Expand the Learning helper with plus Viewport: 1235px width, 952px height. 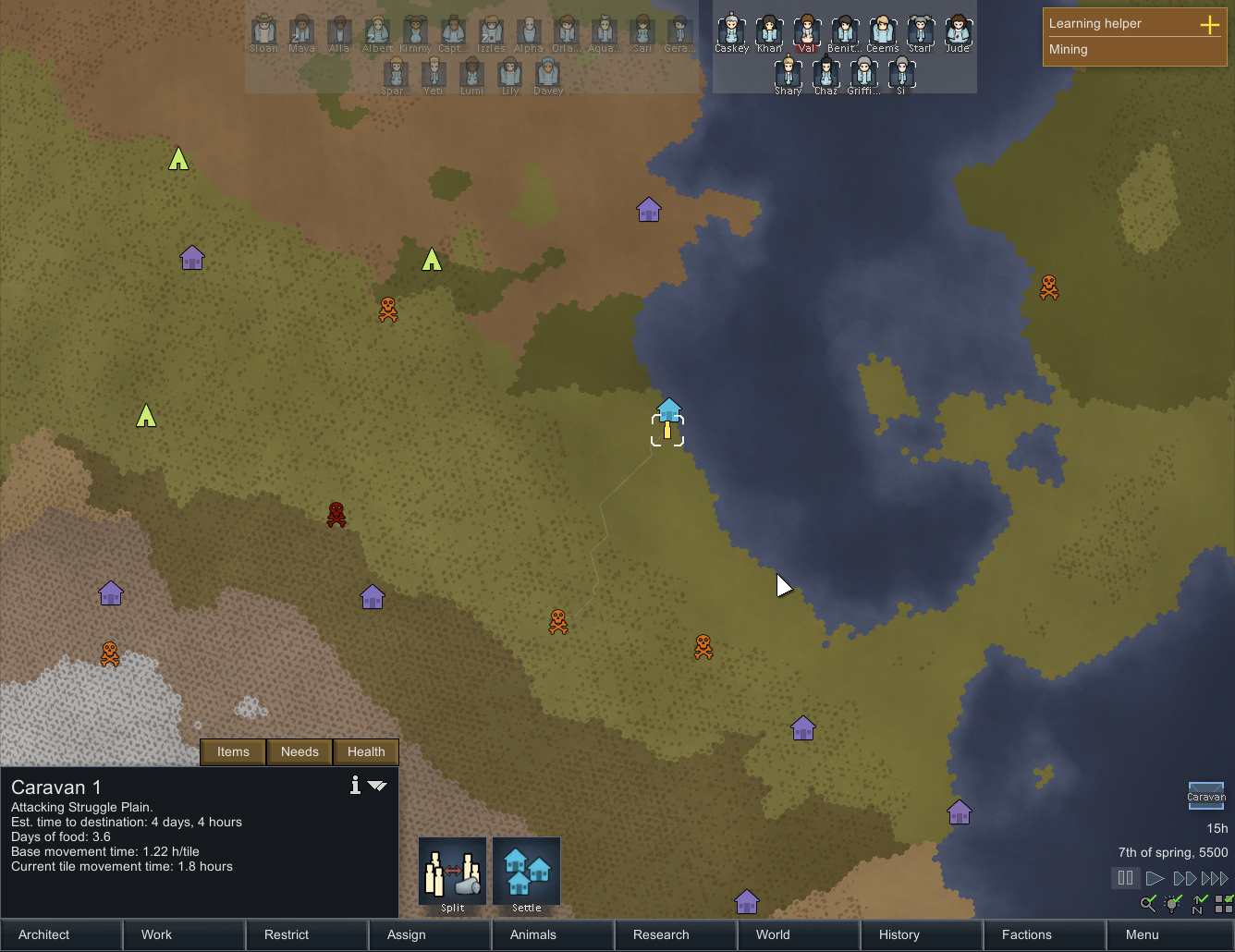click(1209, 24)
